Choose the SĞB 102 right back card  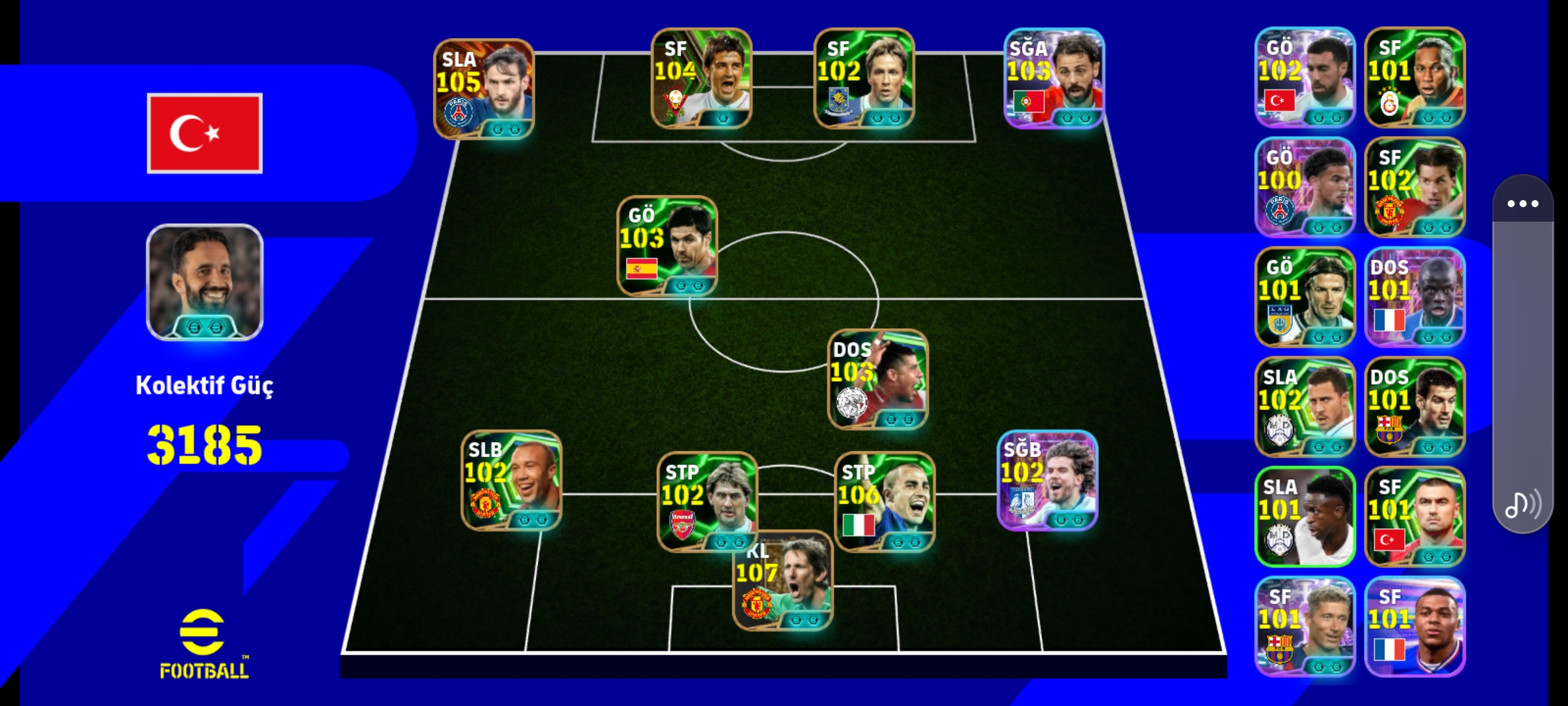click(x=1047, y=480)
